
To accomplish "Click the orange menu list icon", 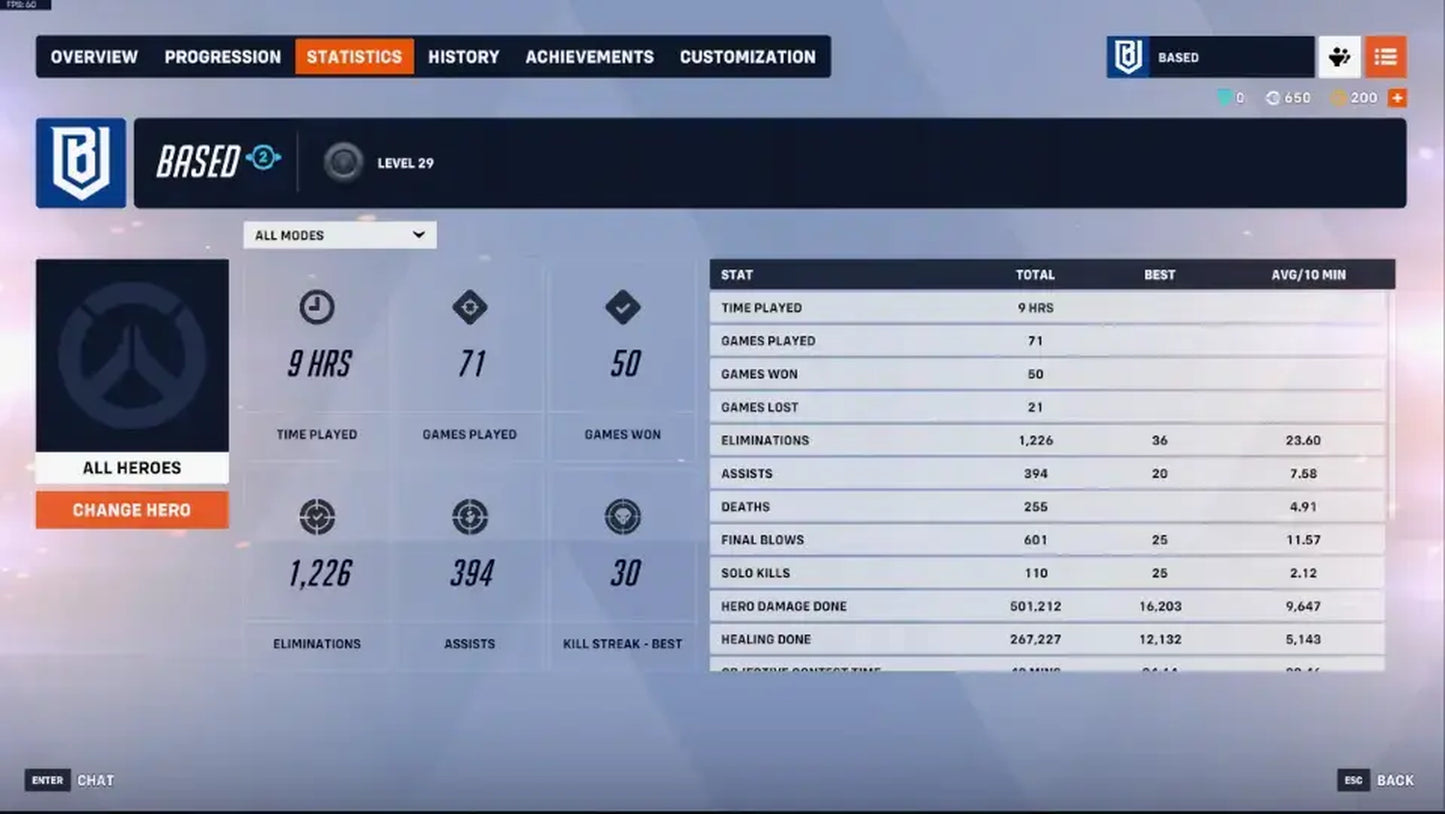I will pos(1385,57).
